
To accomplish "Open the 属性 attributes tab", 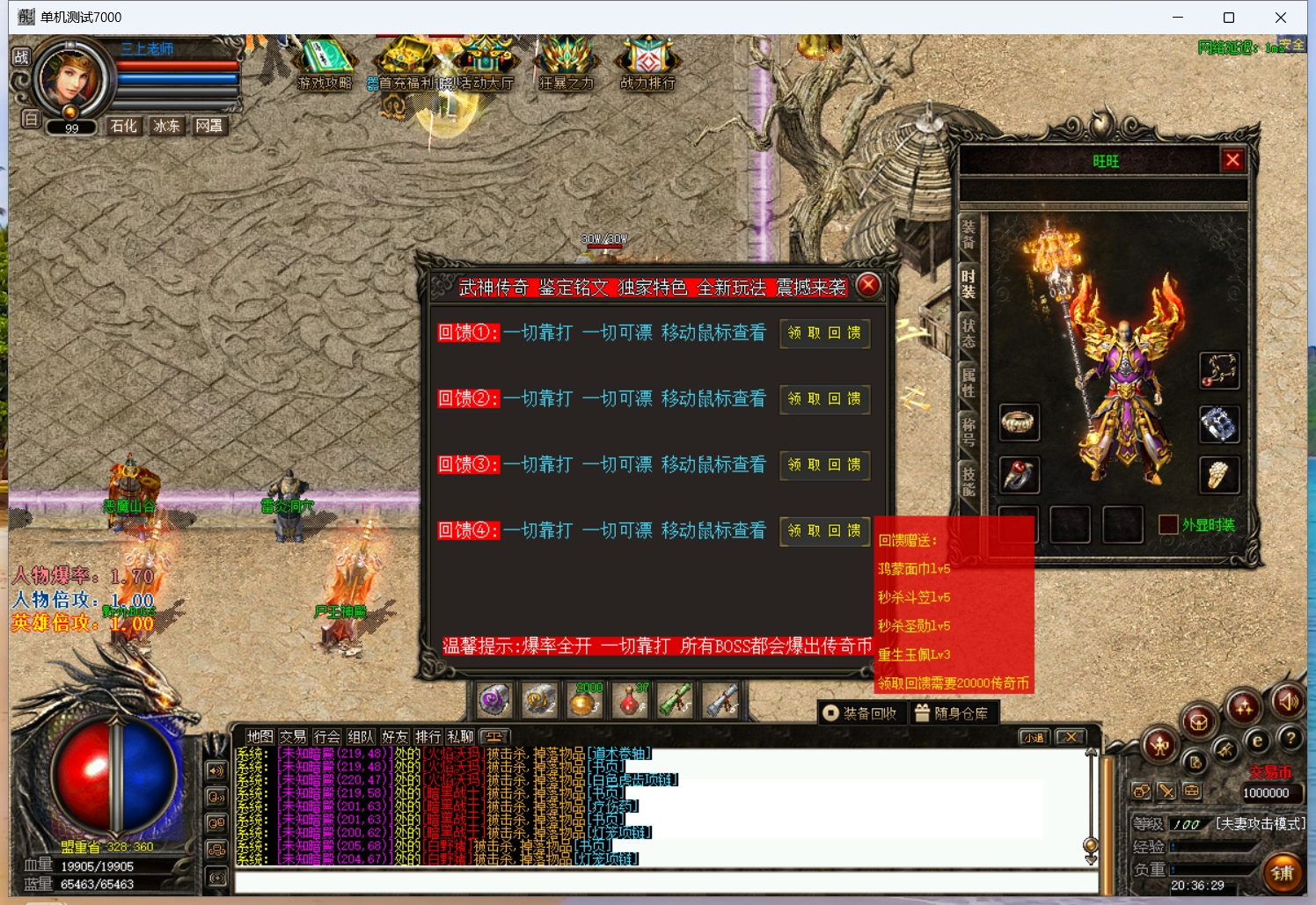I will tap(969, 383).
